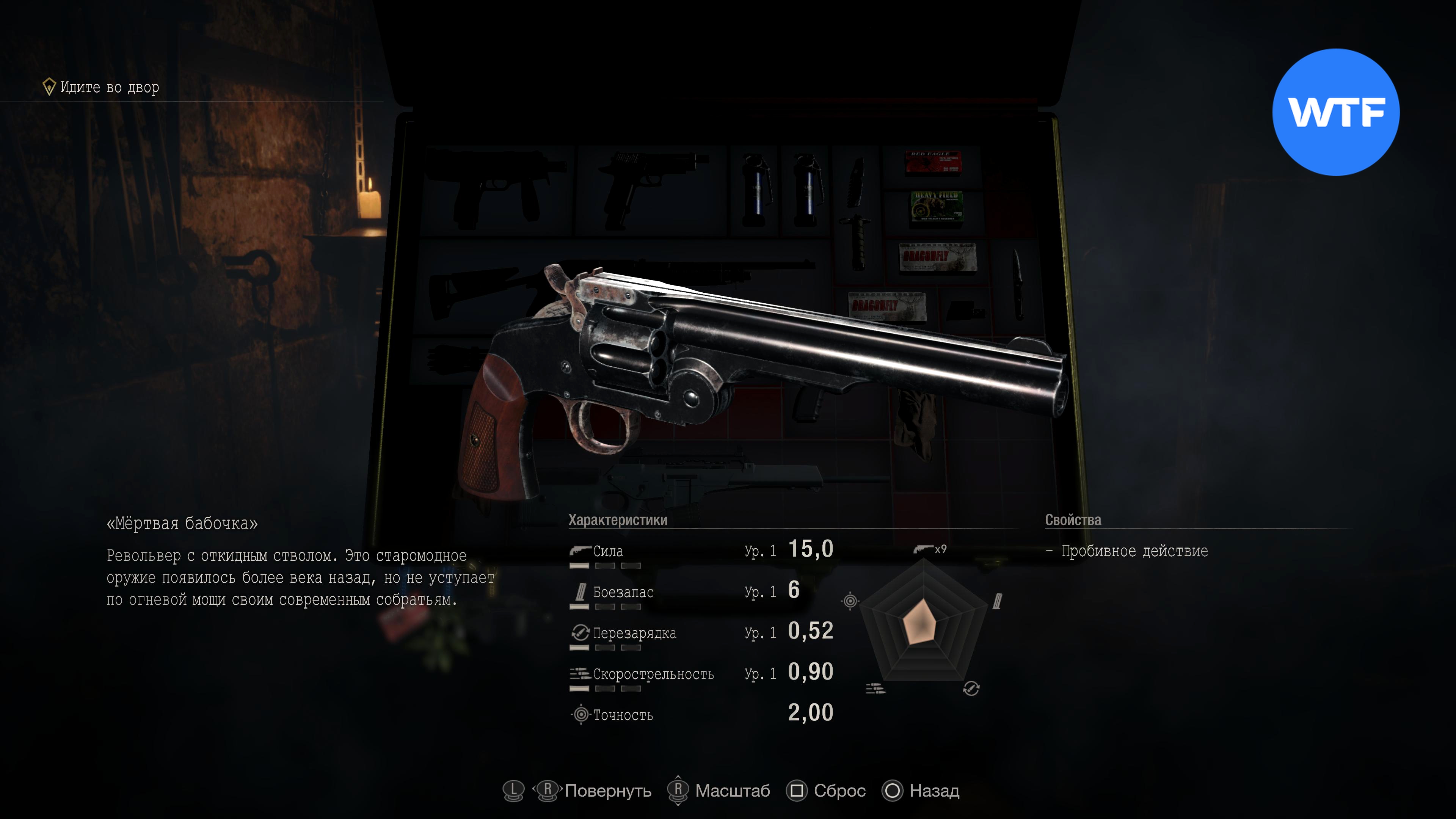The width and height of the screenshot is (1456, 819).
Task: Select the Сила stat row
Action: (x=701, y=551)
